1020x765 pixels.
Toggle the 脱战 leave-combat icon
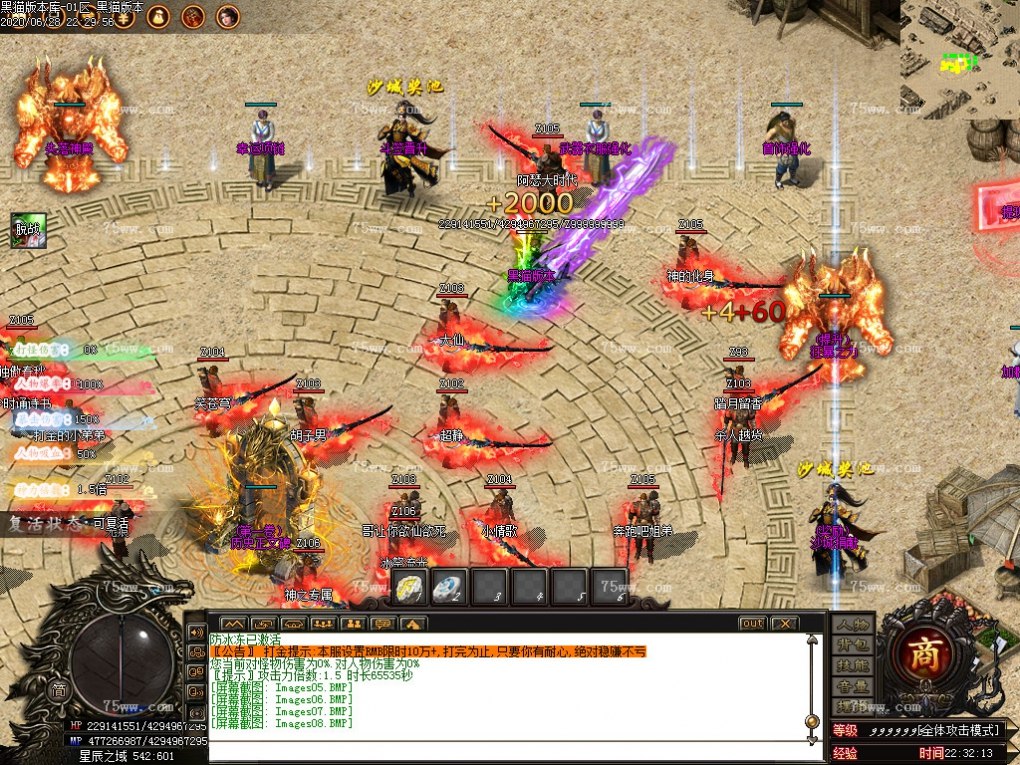(27, 230)
